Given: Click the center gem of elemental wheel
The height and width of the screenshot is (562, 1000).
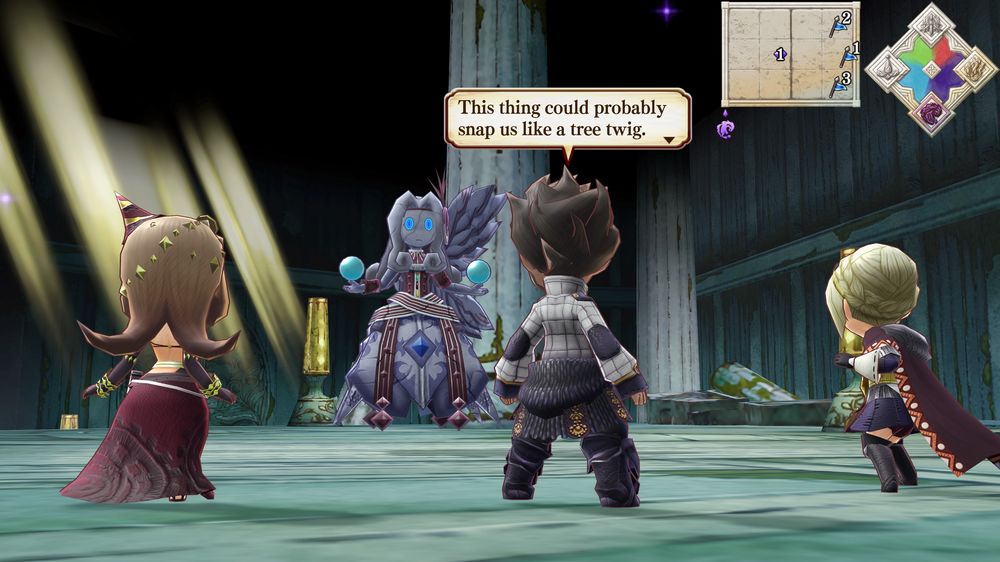Looking at the screenshot, I should (930, 68).
